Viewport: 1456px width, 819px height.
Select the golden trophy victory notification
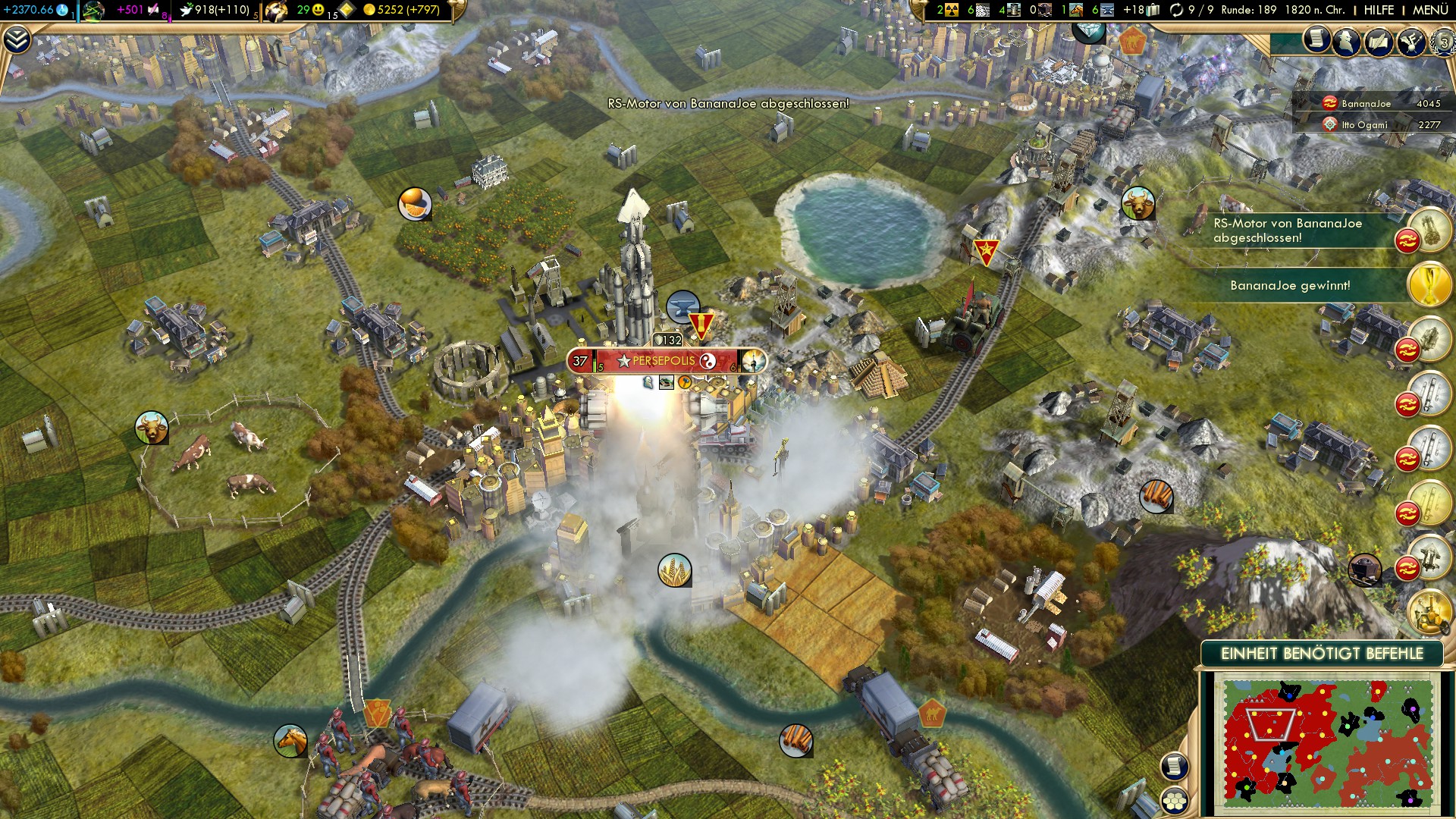pos(1429,286)
